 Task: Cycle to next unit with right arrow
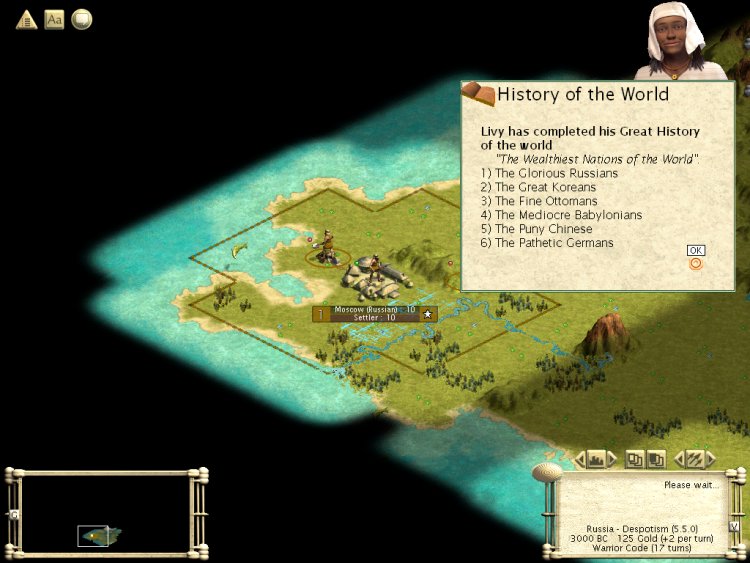point(711,459)
